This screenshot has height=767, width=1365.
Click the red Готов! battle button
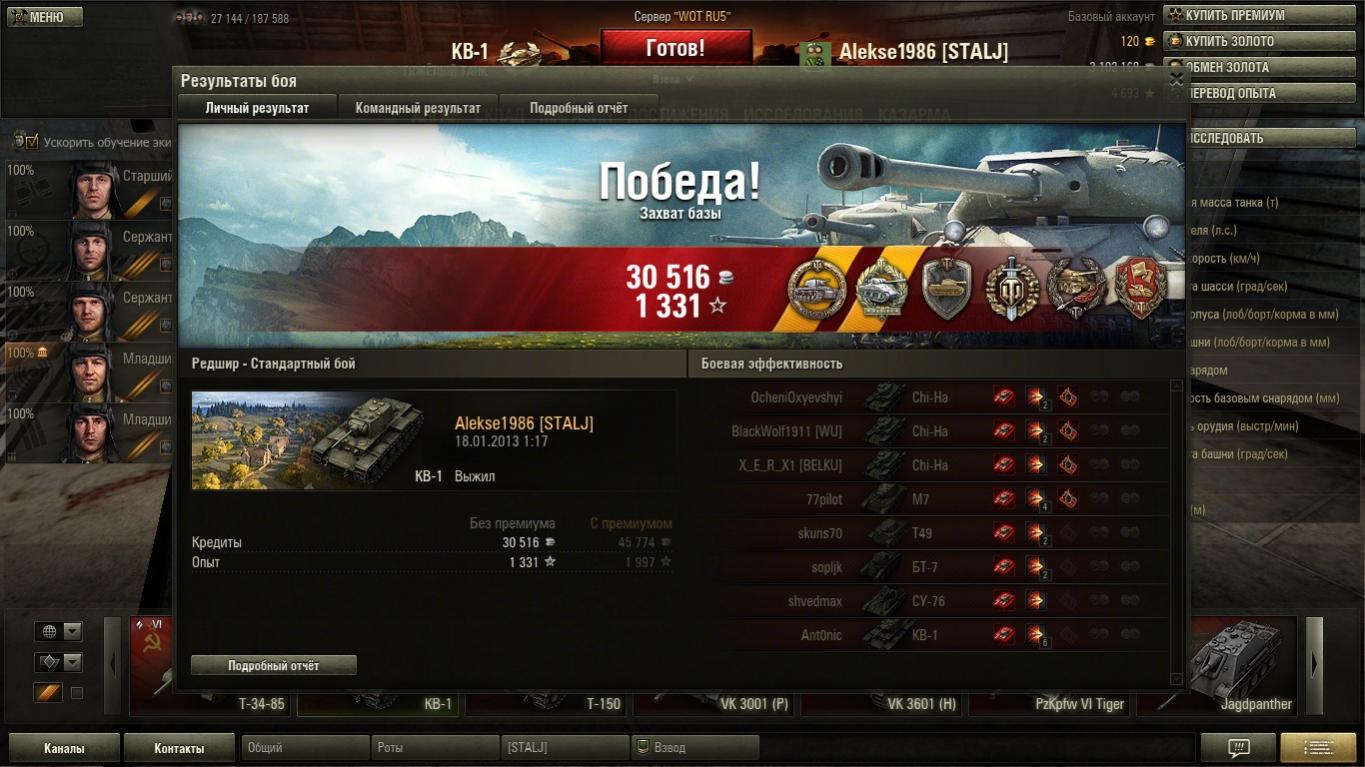[x=675, y=48]
